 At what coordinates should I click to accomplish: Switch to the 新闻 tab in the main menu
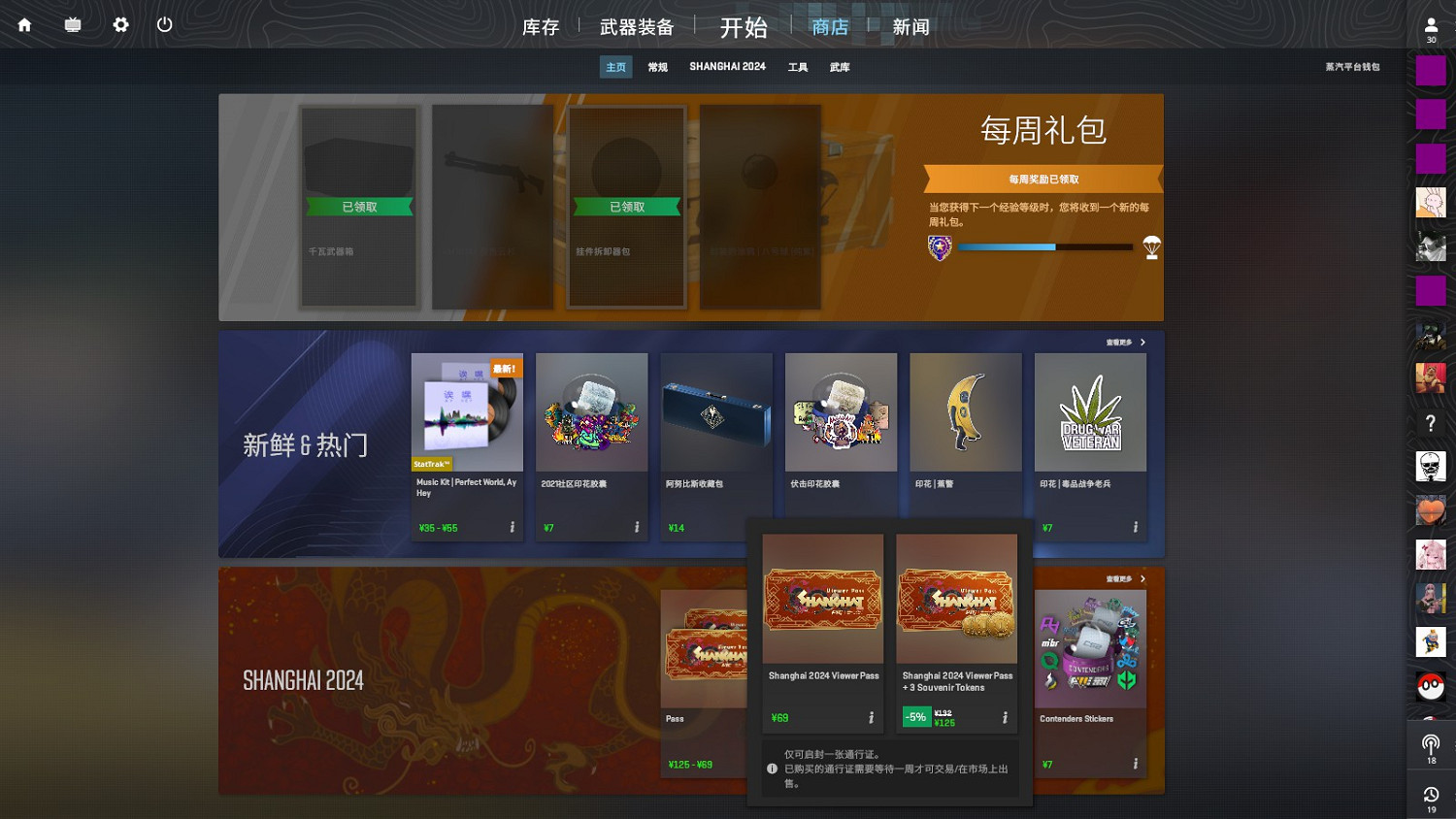point(910,27)
